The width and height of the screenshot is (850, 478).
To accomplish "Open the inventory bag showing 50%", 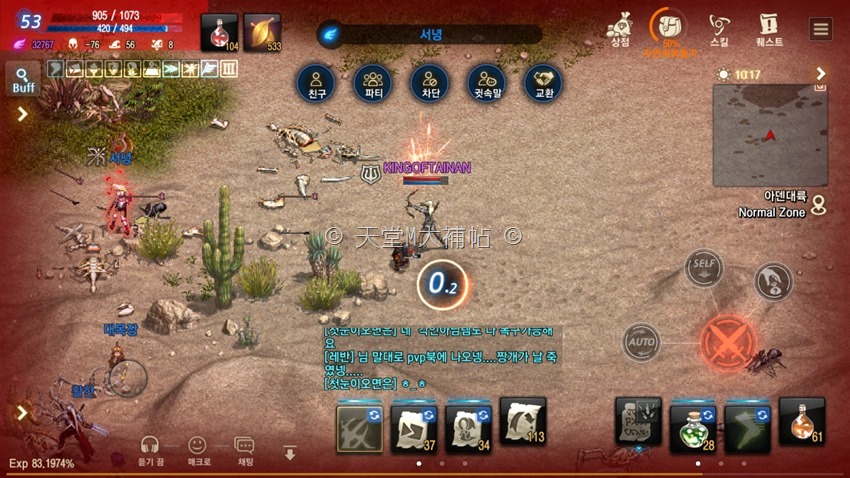I will point(668,27).
